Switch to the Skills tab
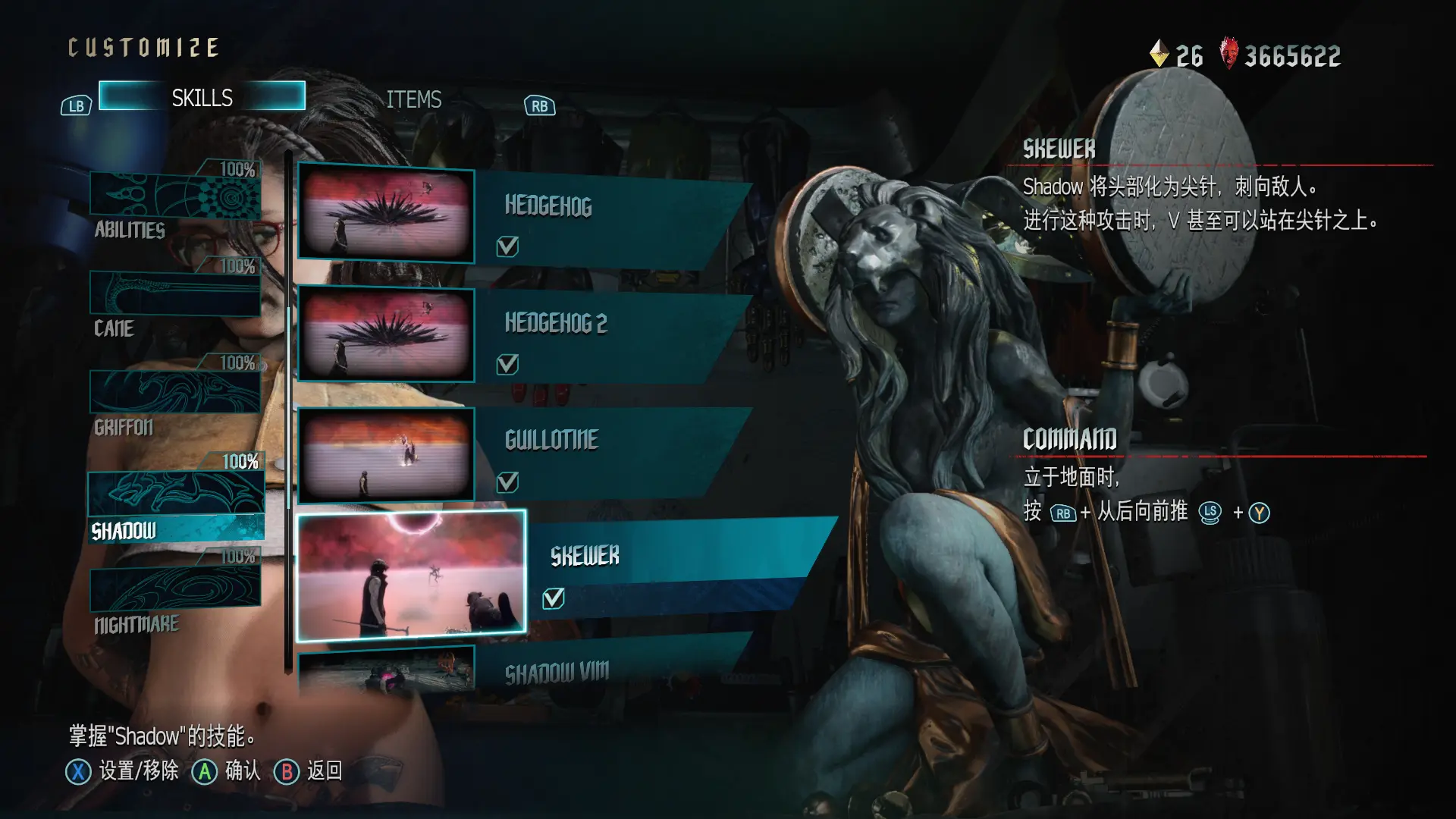The image size is (1456, 819). click(x=202, y=97)
